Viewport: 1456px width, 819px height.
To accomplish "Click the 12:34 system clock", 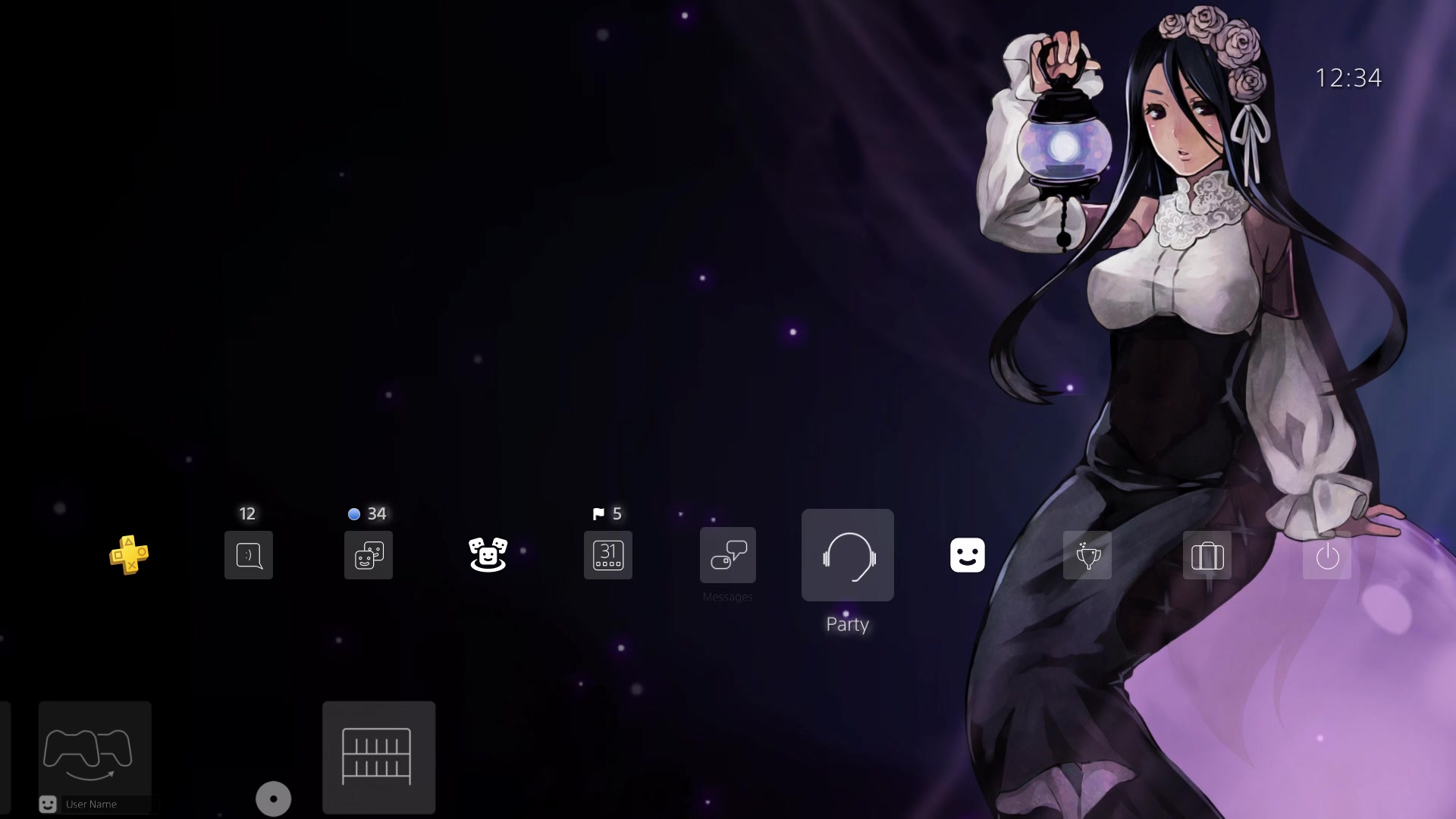I will coord(1349,77).
